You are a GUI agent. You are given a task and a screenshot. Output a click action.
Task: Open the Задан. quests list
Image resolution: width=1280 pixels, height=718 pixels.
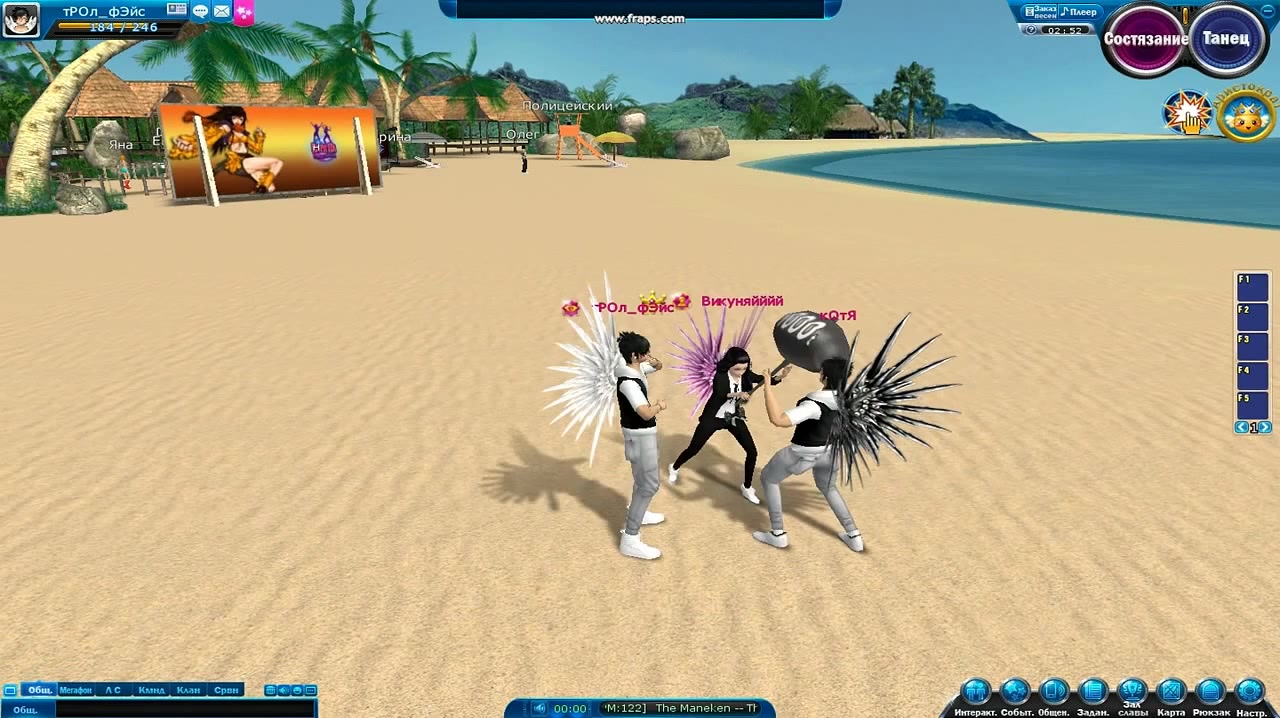click(x=1093, y=692)
